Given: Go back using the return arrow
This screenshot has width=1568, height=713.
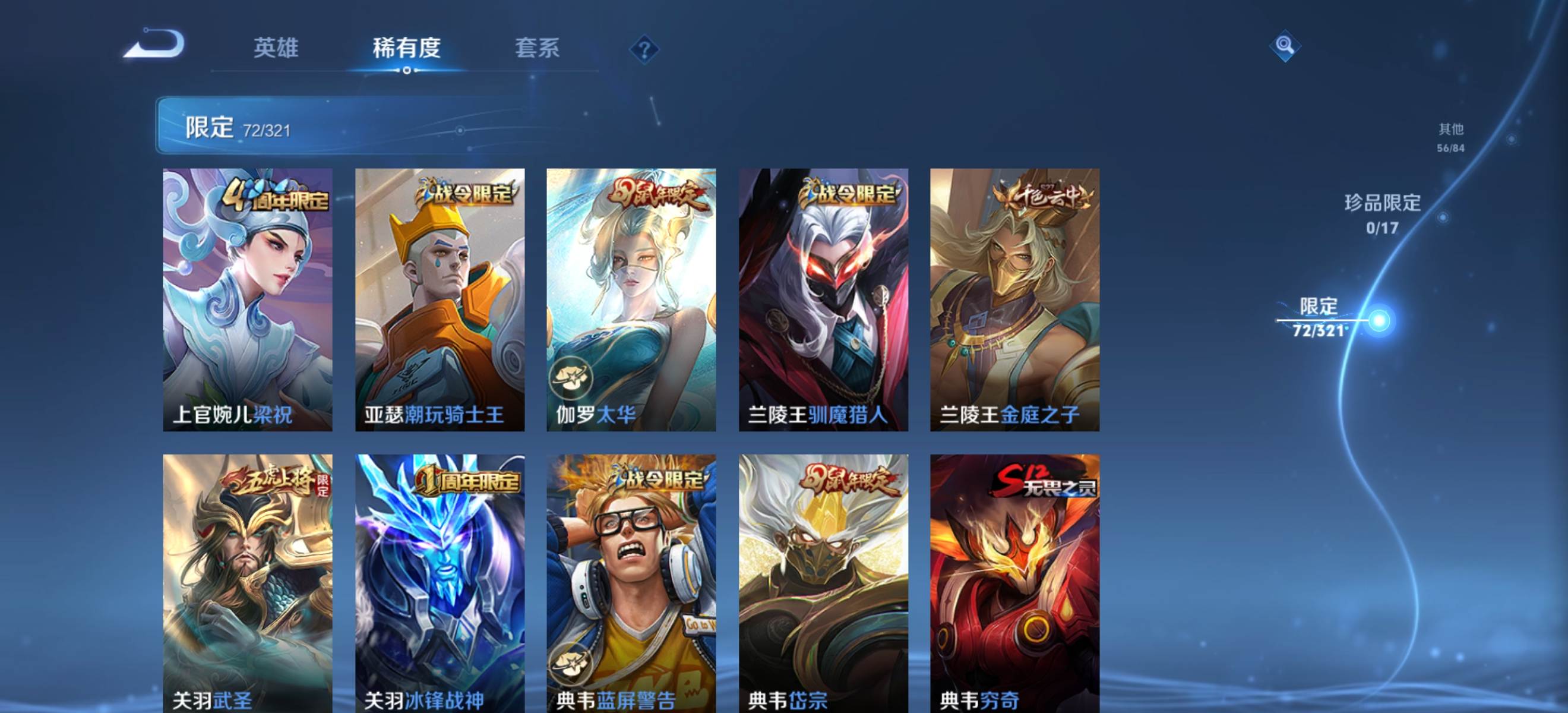Looking at the screenshot, I should coord(154,44).
